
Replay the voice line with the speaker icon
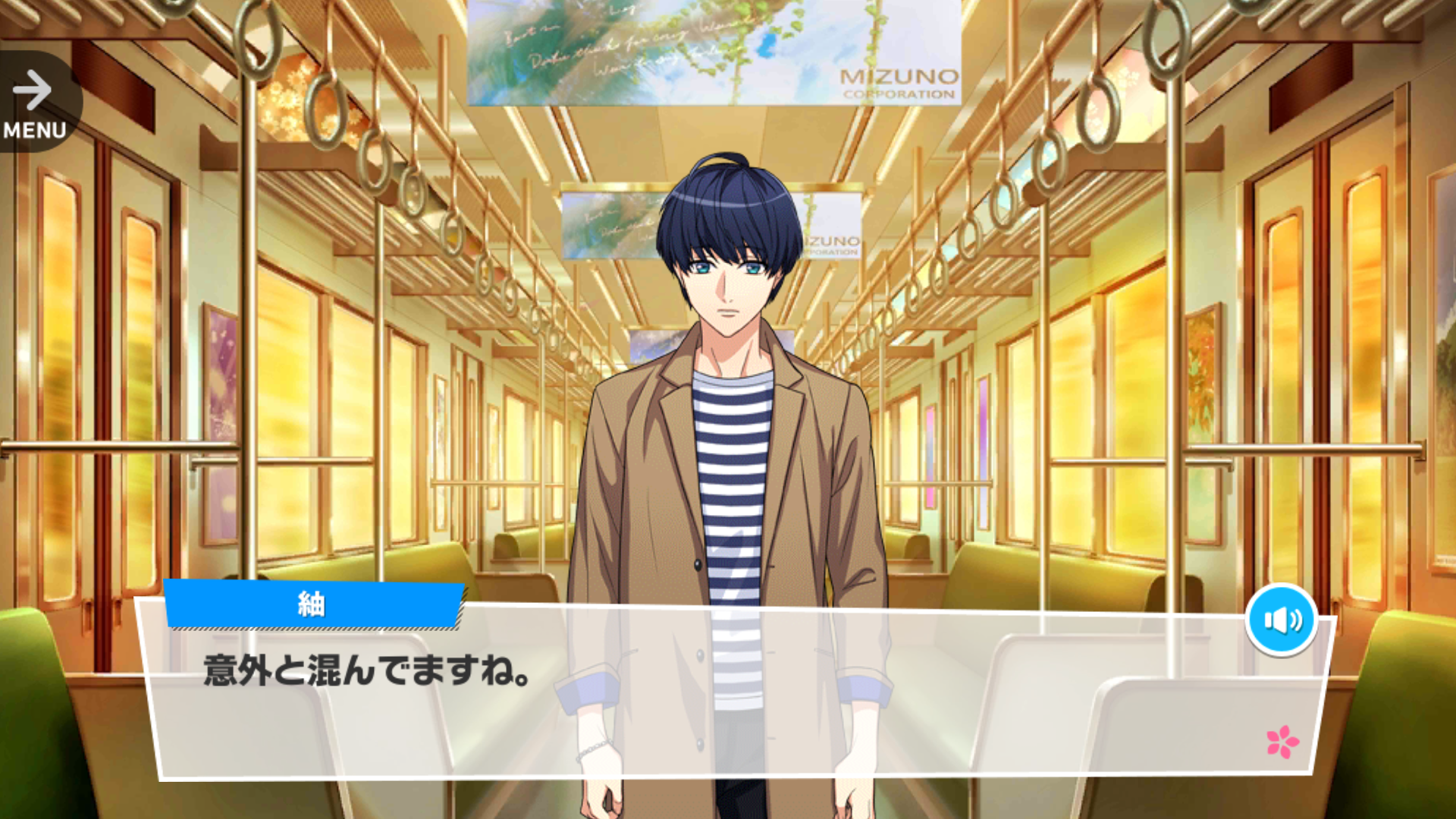tap(1282, 620)
